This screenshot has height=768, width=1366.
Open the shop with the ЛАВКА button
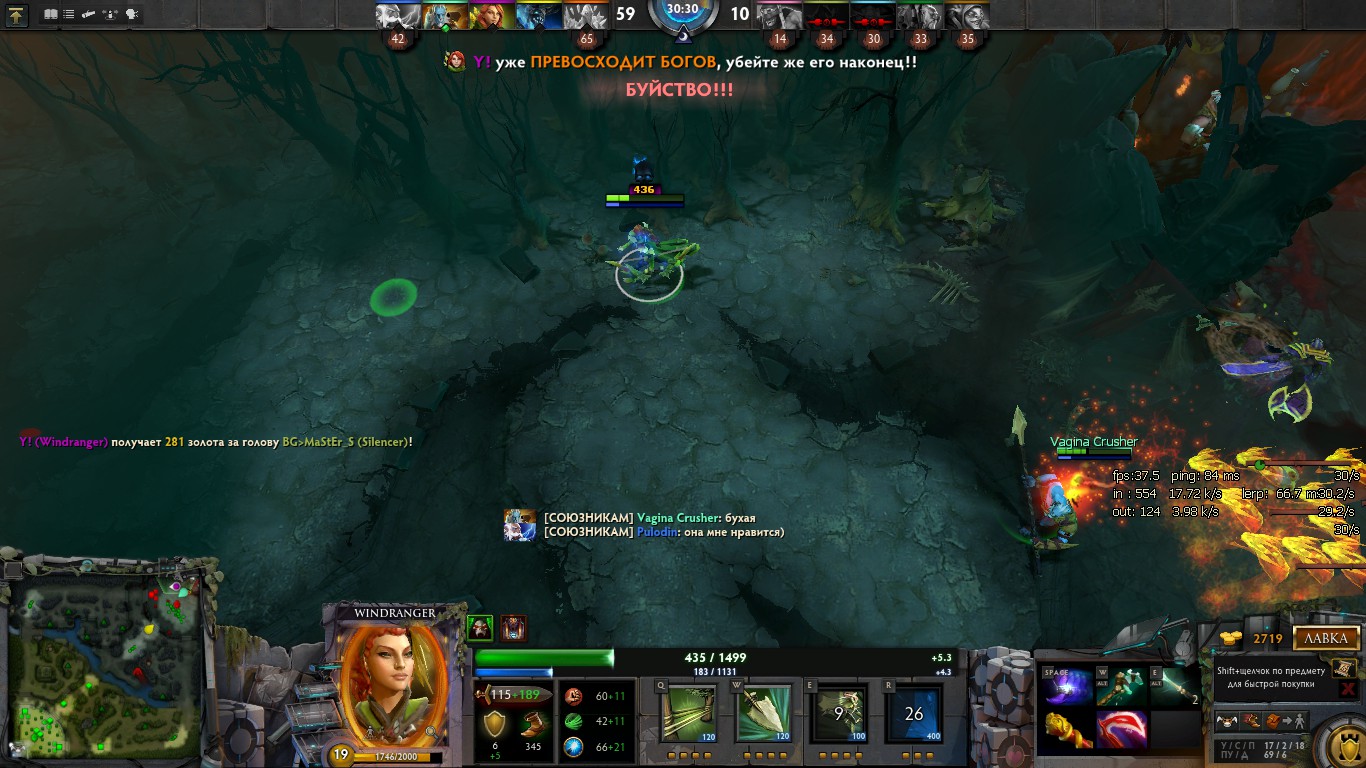(x=1326, y=638)
